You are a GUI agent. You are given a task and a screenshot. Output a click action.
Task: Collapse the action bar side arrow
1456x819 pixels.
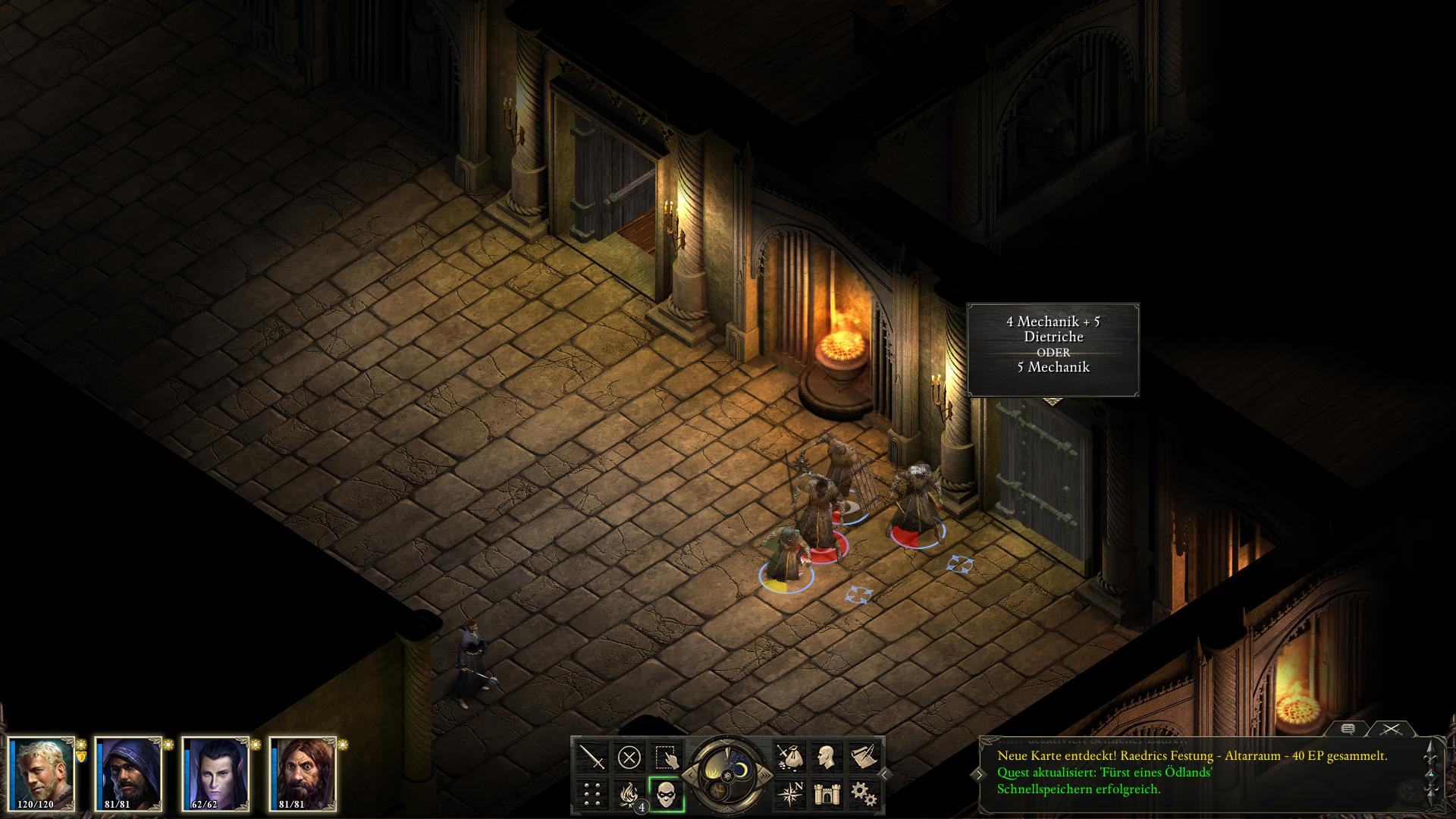885,775
